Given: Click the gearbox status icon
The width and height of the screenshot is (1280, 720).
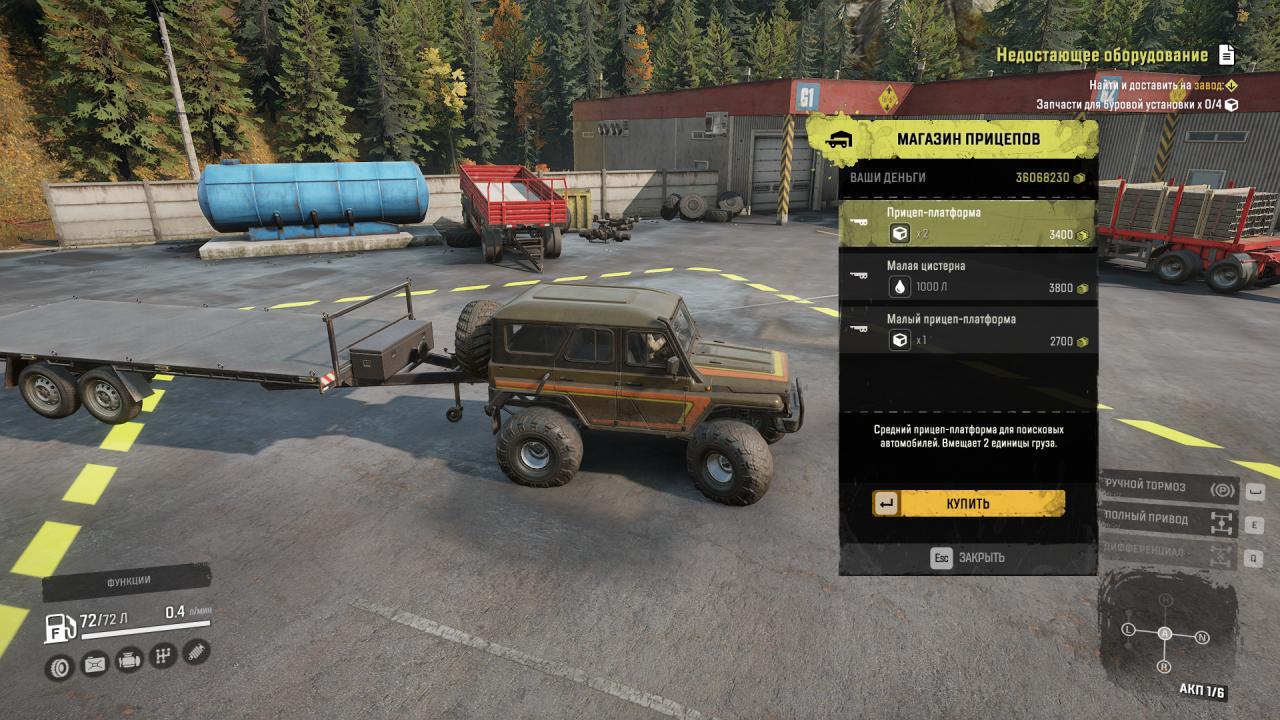Looking at the screenshot, I should (x=162, y=656).
